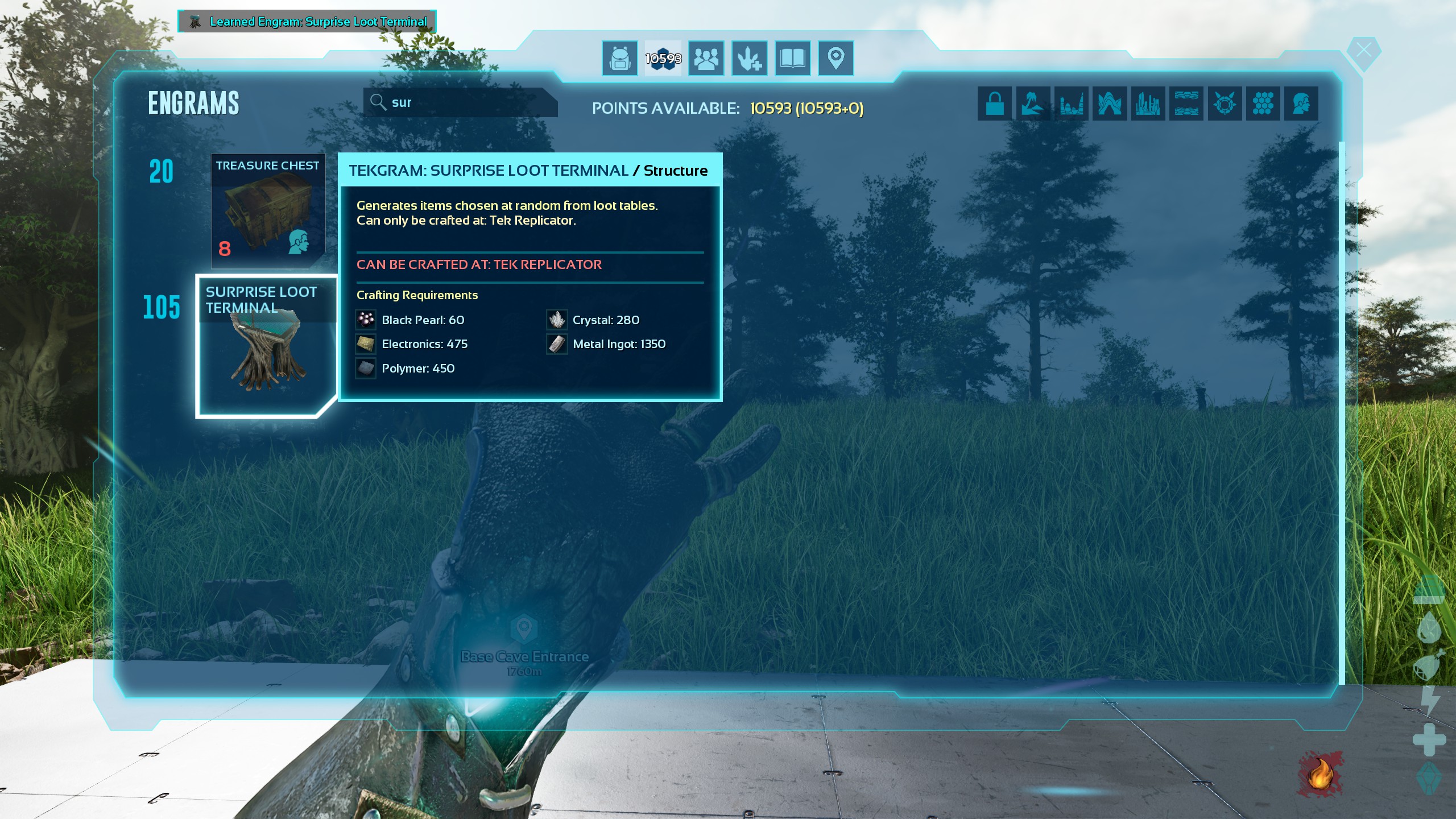Toggle the city skyline map filter

1148,104
